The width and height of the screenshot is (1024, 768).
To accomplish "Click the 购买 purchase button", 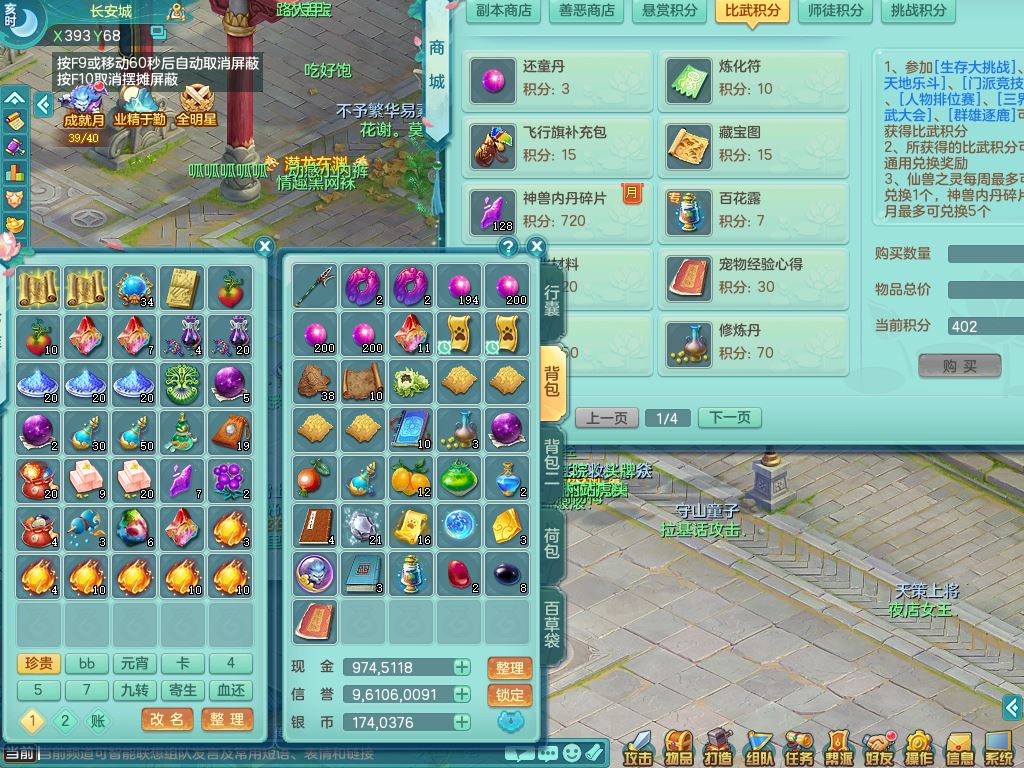I will tap(959, 366).
